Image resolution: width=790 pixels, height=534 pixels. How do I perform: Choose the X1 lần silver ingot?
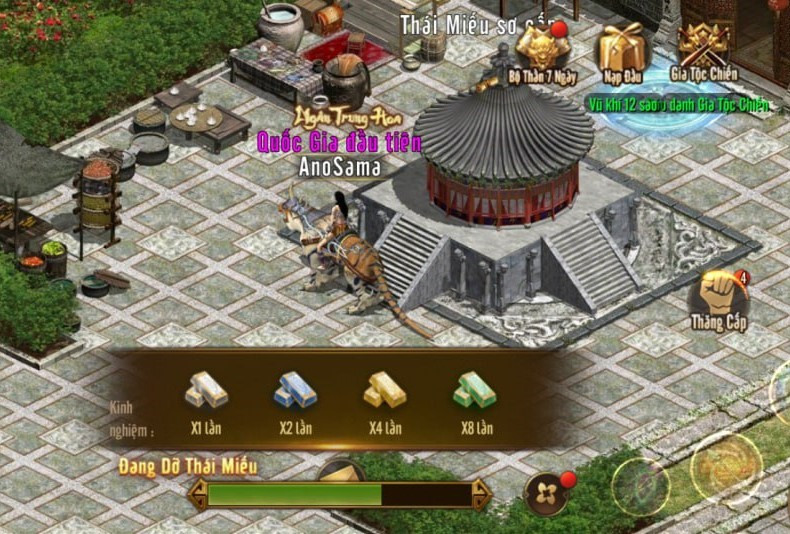click(x=206, y=391)
